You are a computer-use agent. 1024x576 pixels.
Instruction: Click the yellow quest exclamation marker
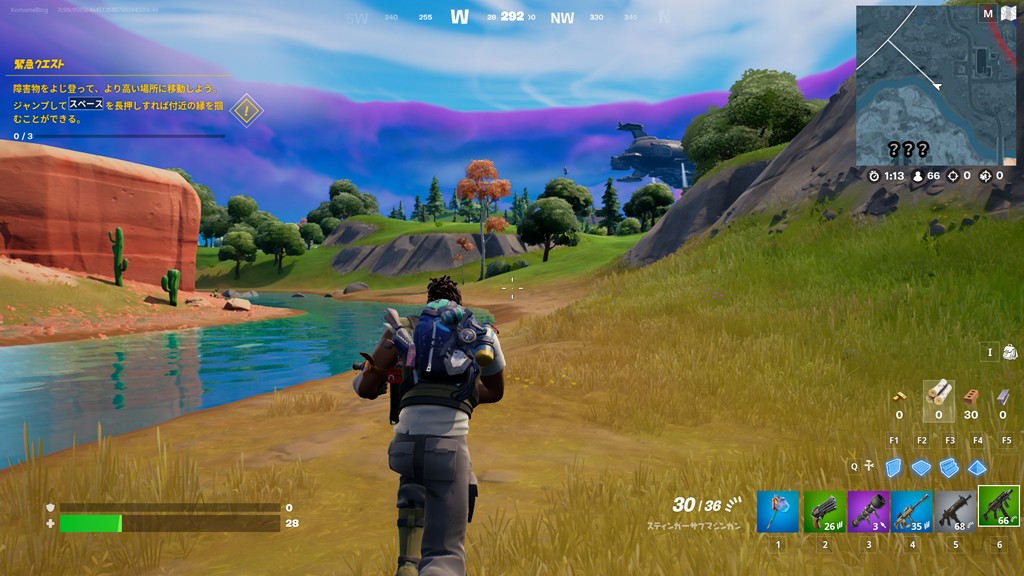[246, 110]
